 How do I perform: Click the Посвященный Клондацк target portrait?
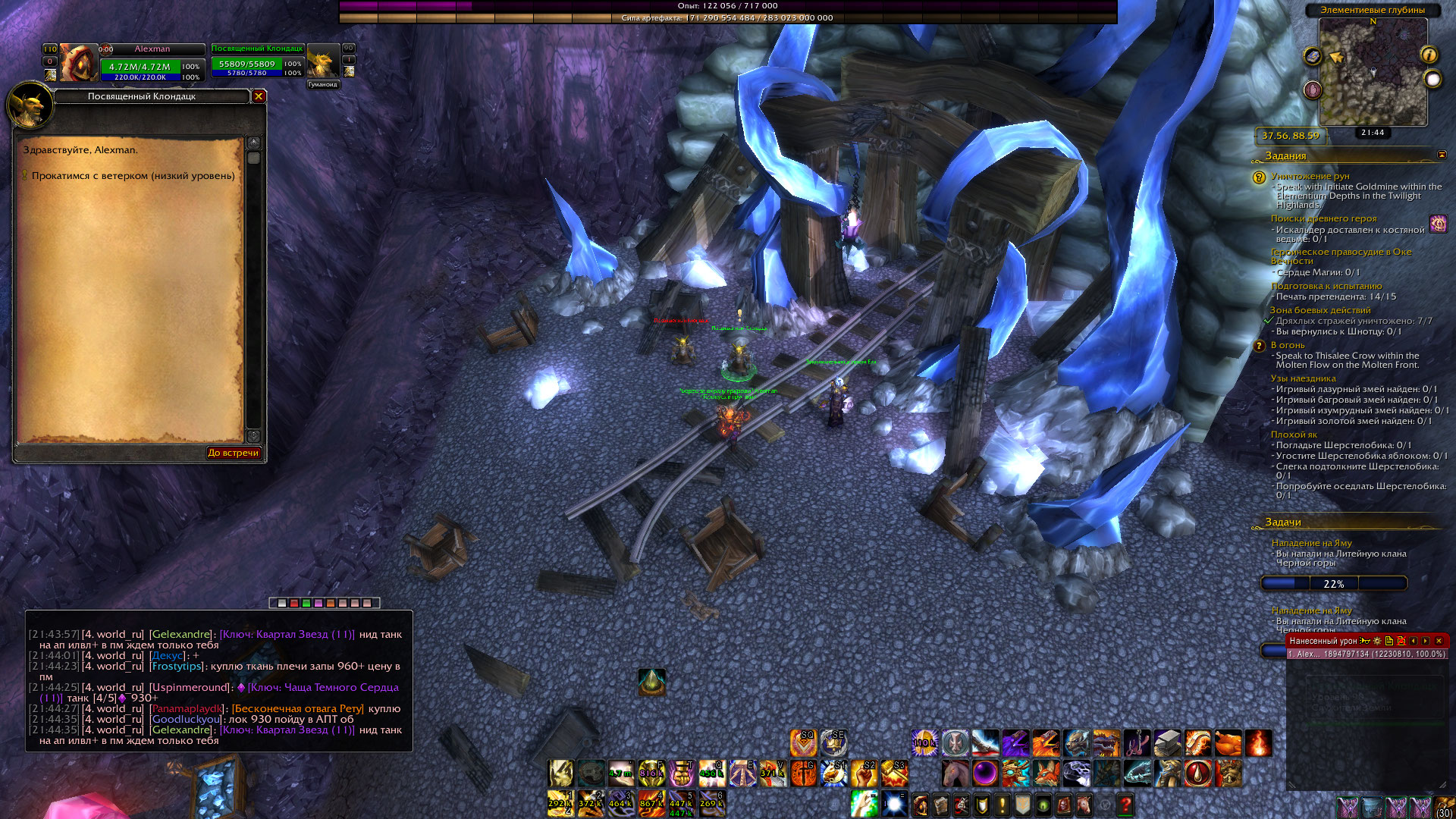click(x=323, y=62)
